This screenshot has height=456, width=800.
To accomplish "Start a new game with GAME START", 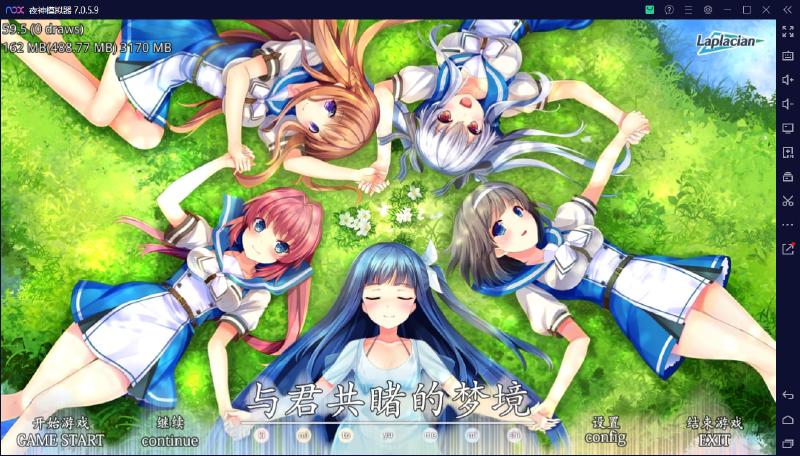I will [60, 438].
